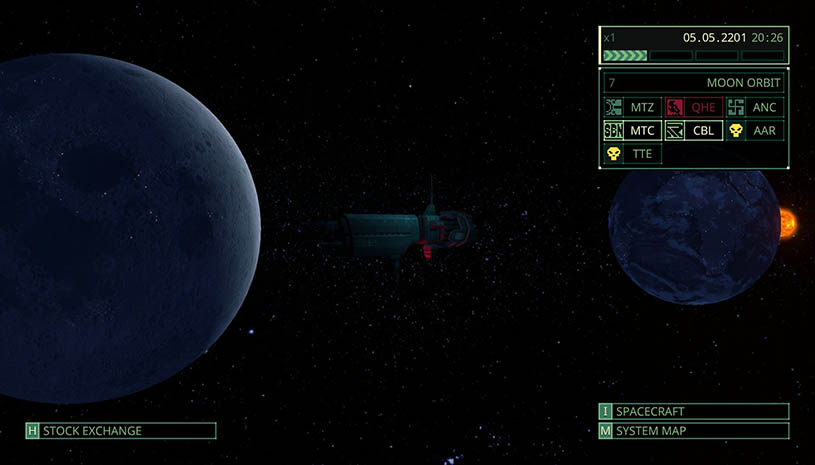The height and width of the screenshot is (465, 815).
Task: Select the AAR skull-marked entry
Action: click(754, 131)
